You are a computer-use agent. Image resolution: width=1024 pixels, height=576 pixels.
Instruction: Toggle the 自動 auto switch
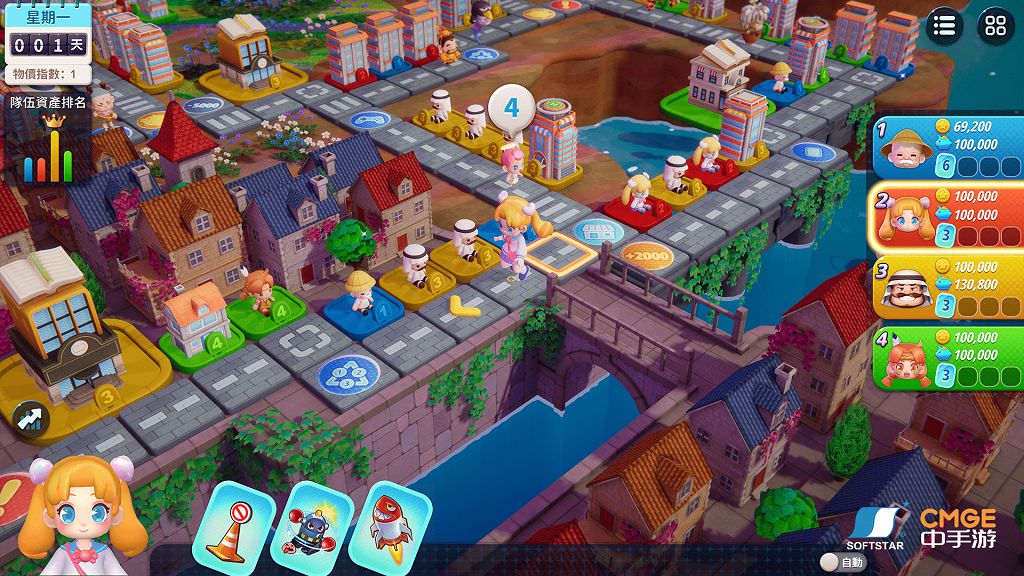(830, 562)
